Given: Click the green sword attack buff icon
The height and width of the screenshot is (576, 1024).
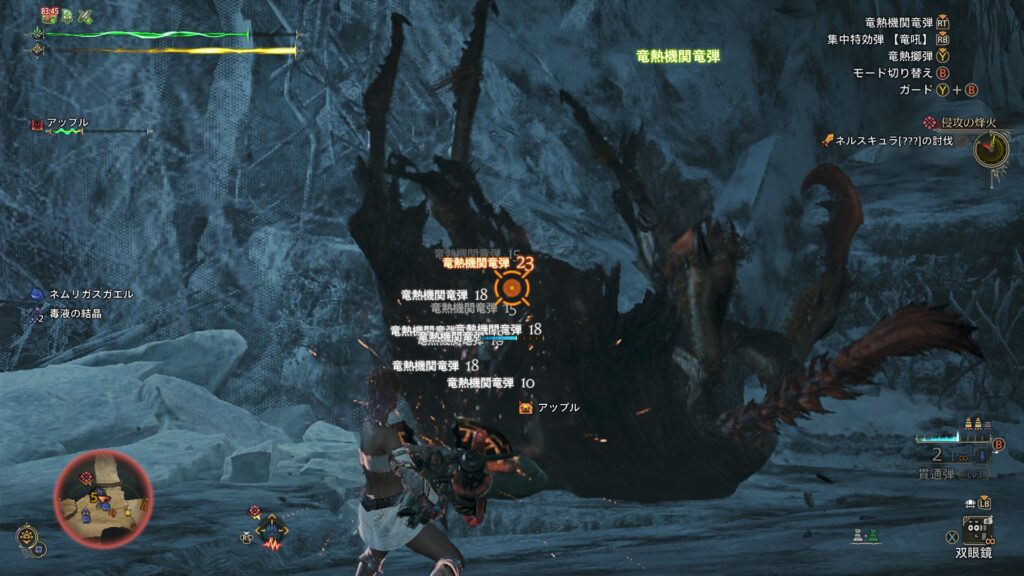Looking at the screenshot, I should [x=85, y=15].
